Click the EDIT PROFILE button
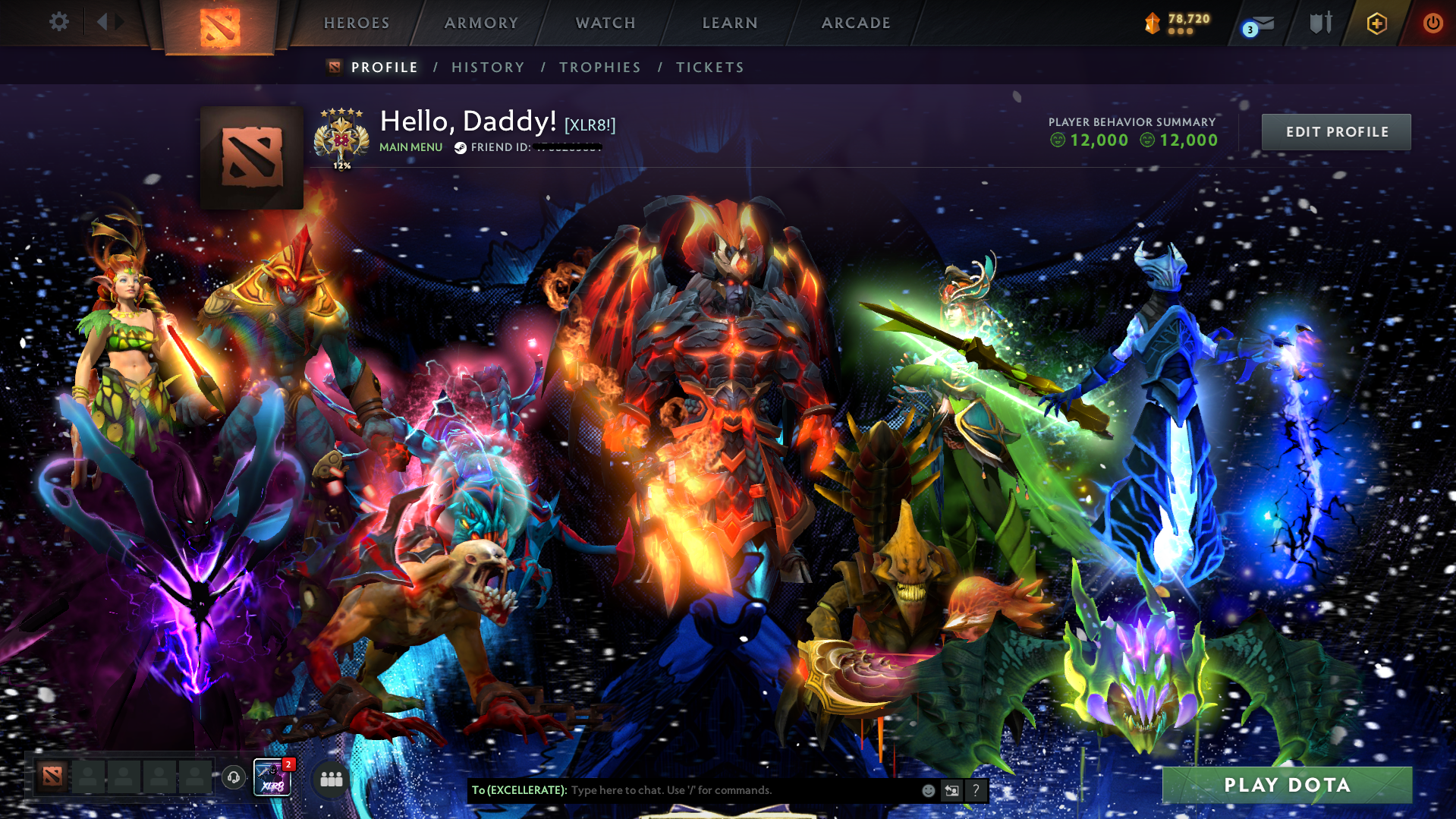 click(x=1335, y=131)
